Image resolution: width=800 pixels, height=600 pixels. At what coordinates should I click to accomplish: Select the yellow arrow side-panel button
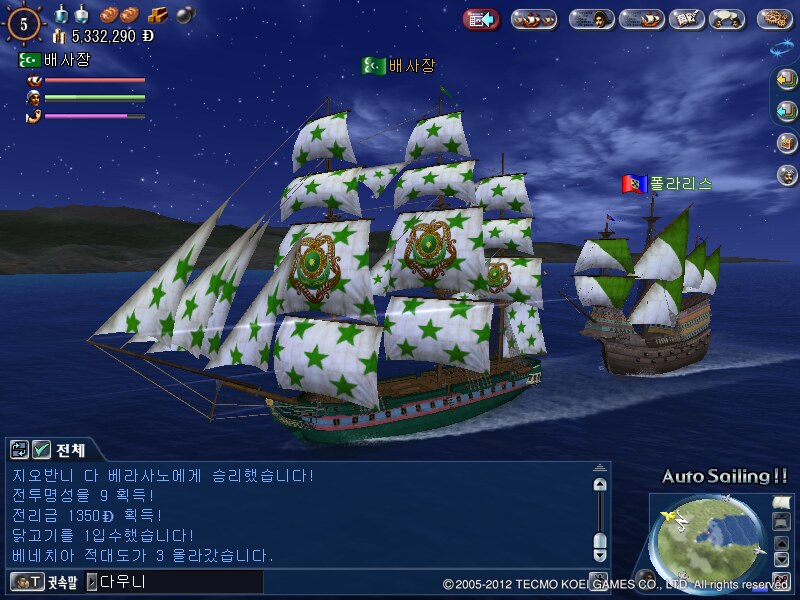click(x=787, y=79)
